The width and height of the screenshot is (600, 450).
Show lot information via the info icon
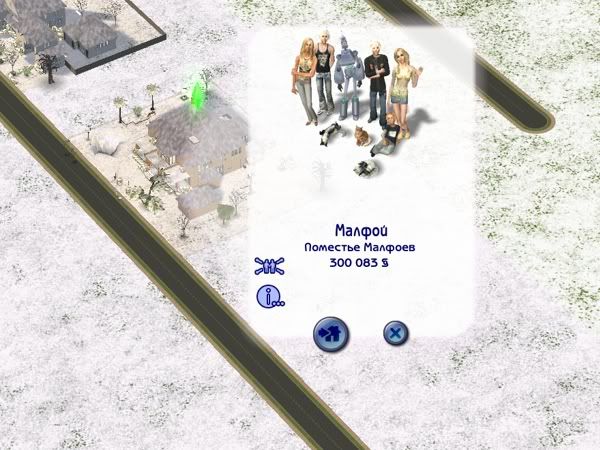click(270, 297)
